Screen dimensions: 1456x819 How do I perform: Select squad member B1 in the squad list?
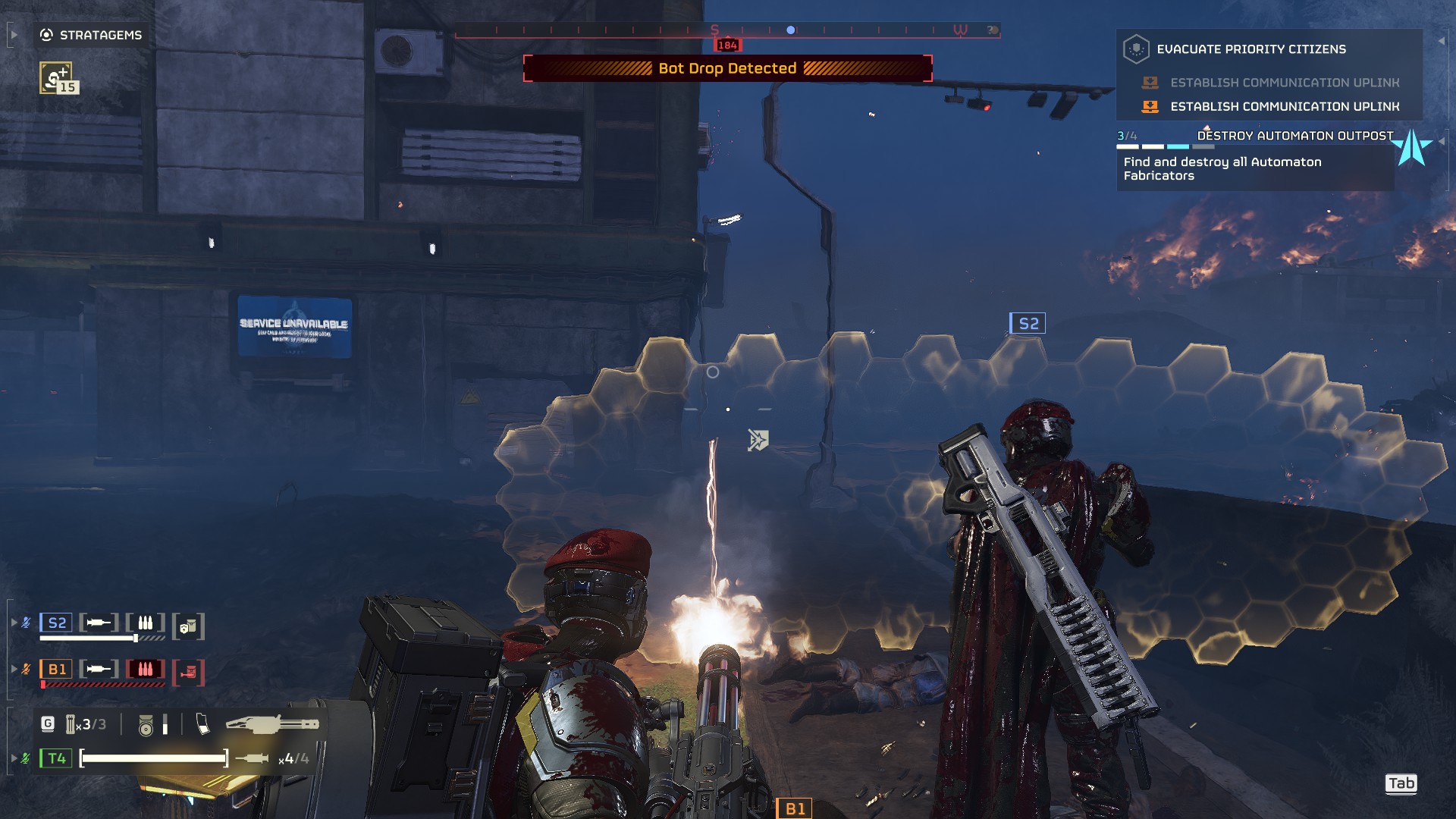click(57, 670)
